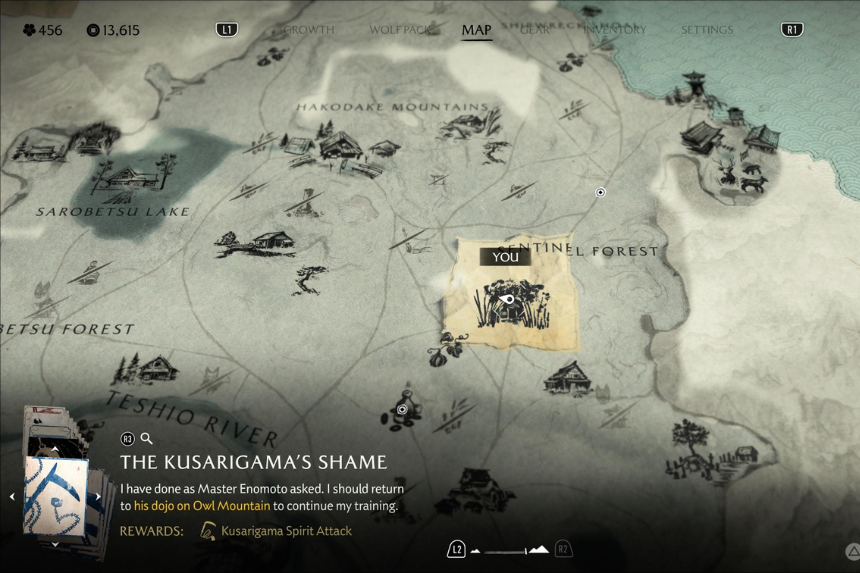860x573 pixels.
Task: Open the Inventory tab
Action: [x=615, y=30]
